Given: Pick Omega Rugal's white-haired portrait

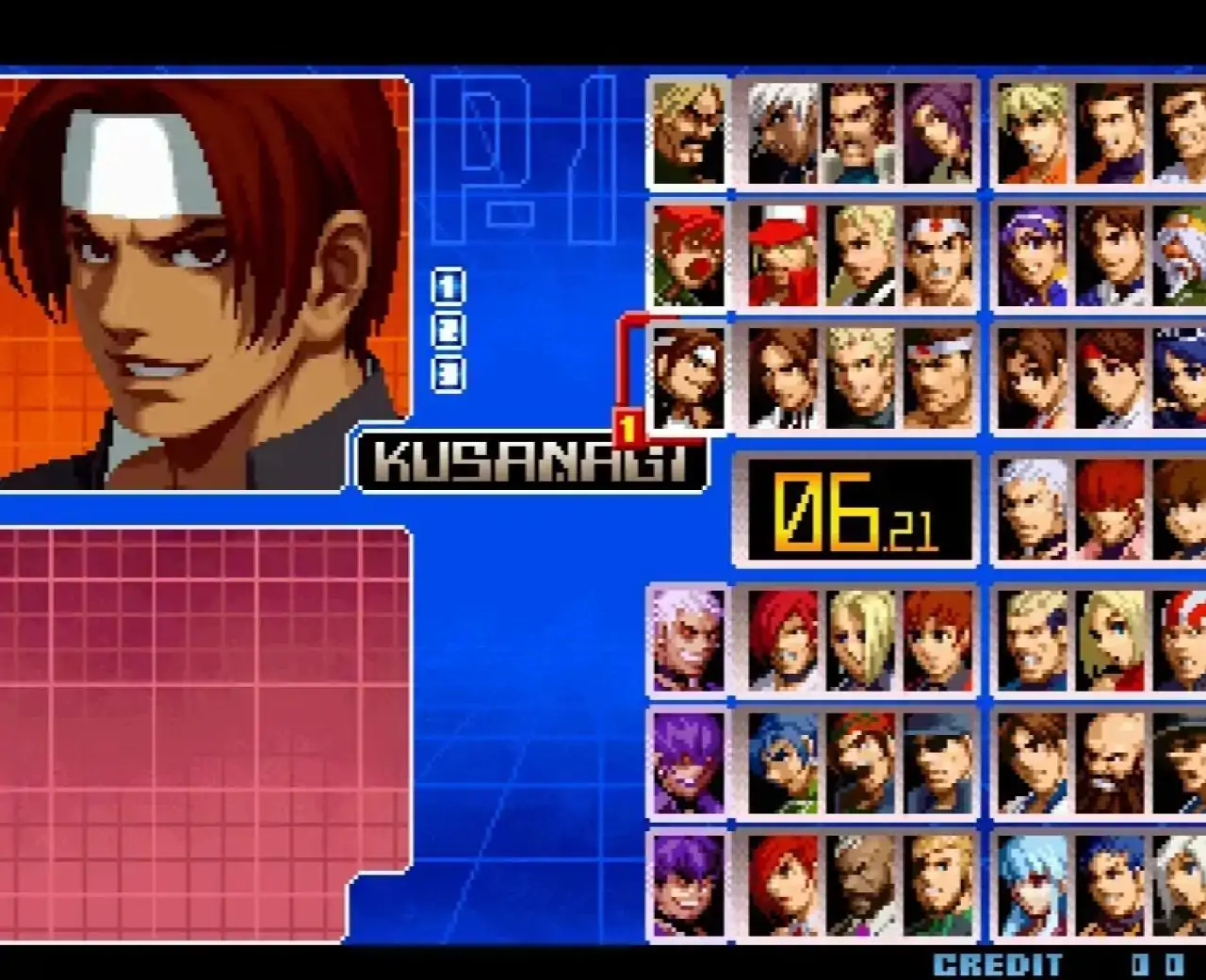Looking at the screenshot, I should point(1032,509).
